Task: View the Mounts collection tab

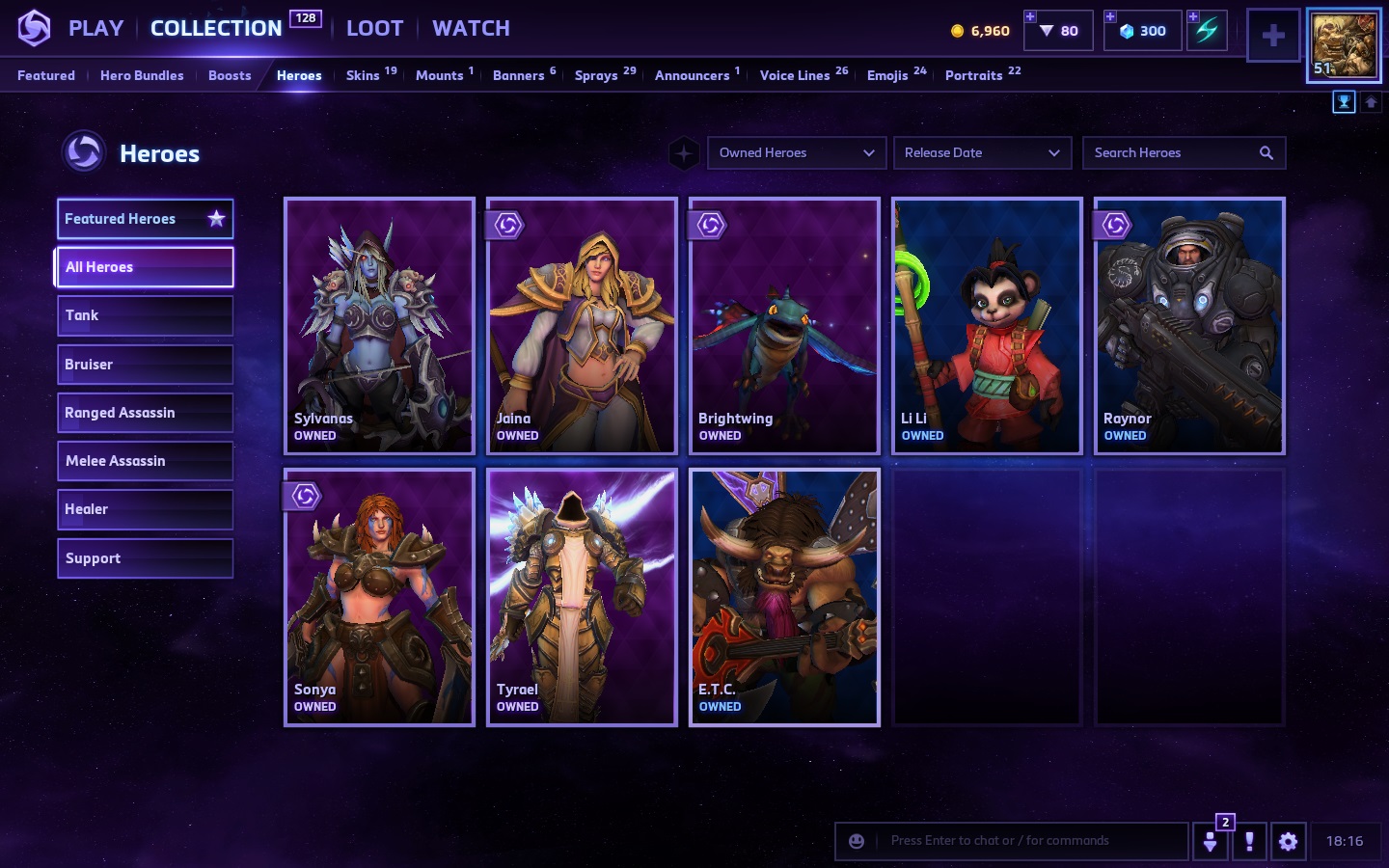Action: coord(440,75)
